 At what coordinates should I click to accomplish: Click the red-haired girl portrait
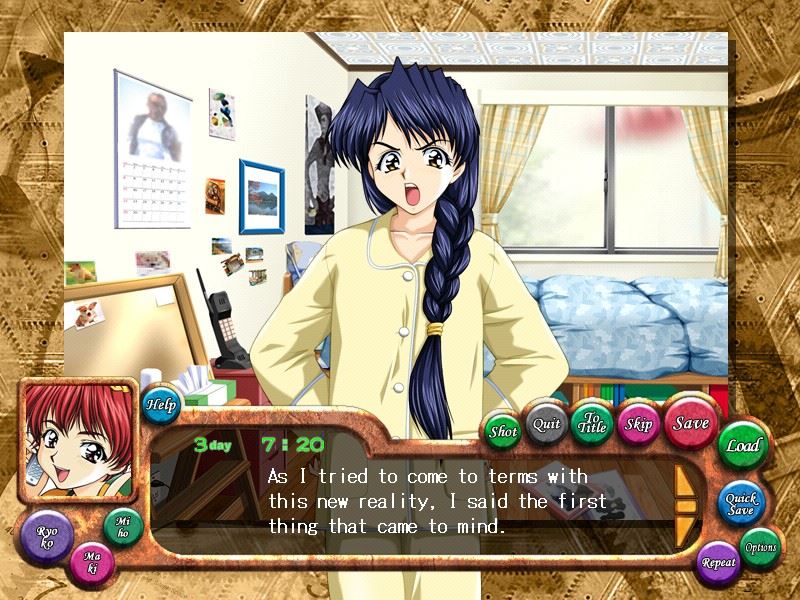click(76, 441)
